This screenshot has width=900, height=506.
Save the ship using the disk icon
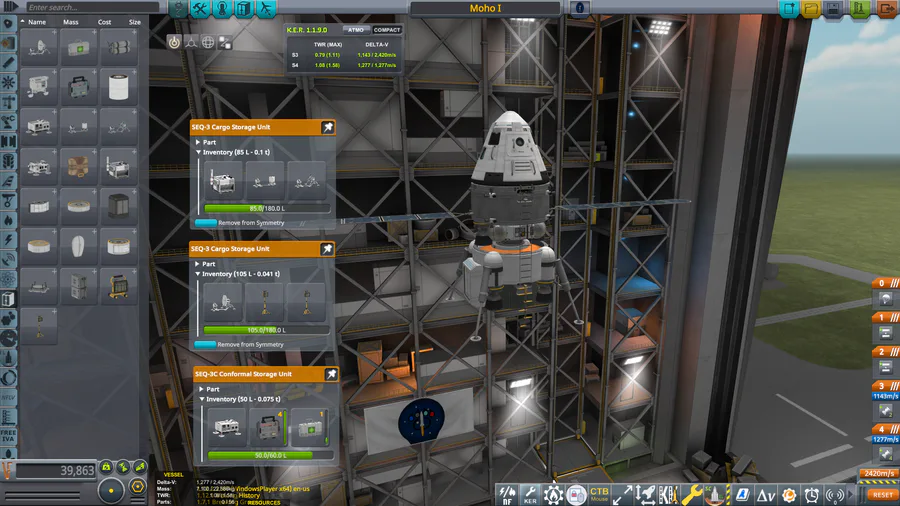[x=835, y=9]
